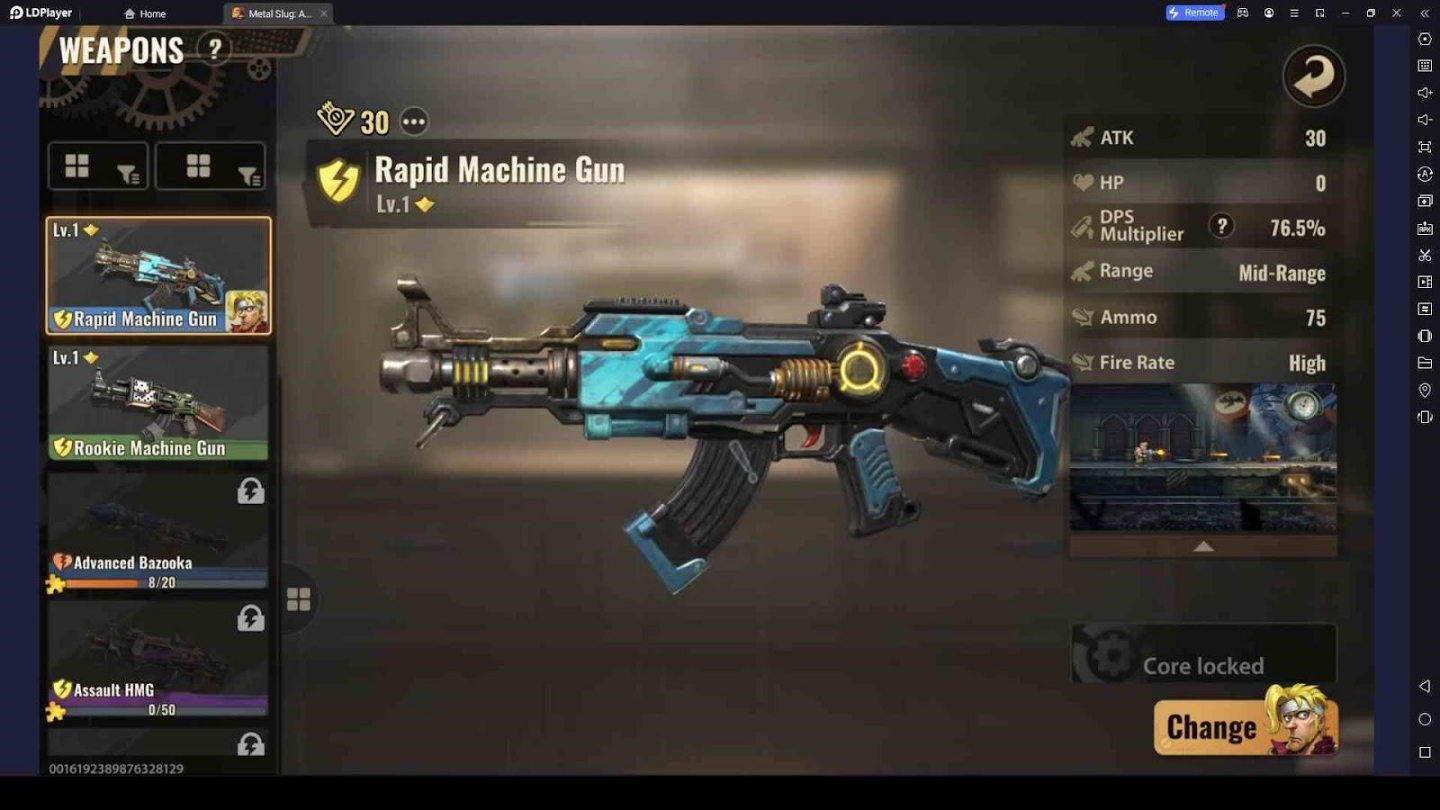Choose the Rookie Machine Gun card
1440x810 pixels.
click(x=158, y=402)
